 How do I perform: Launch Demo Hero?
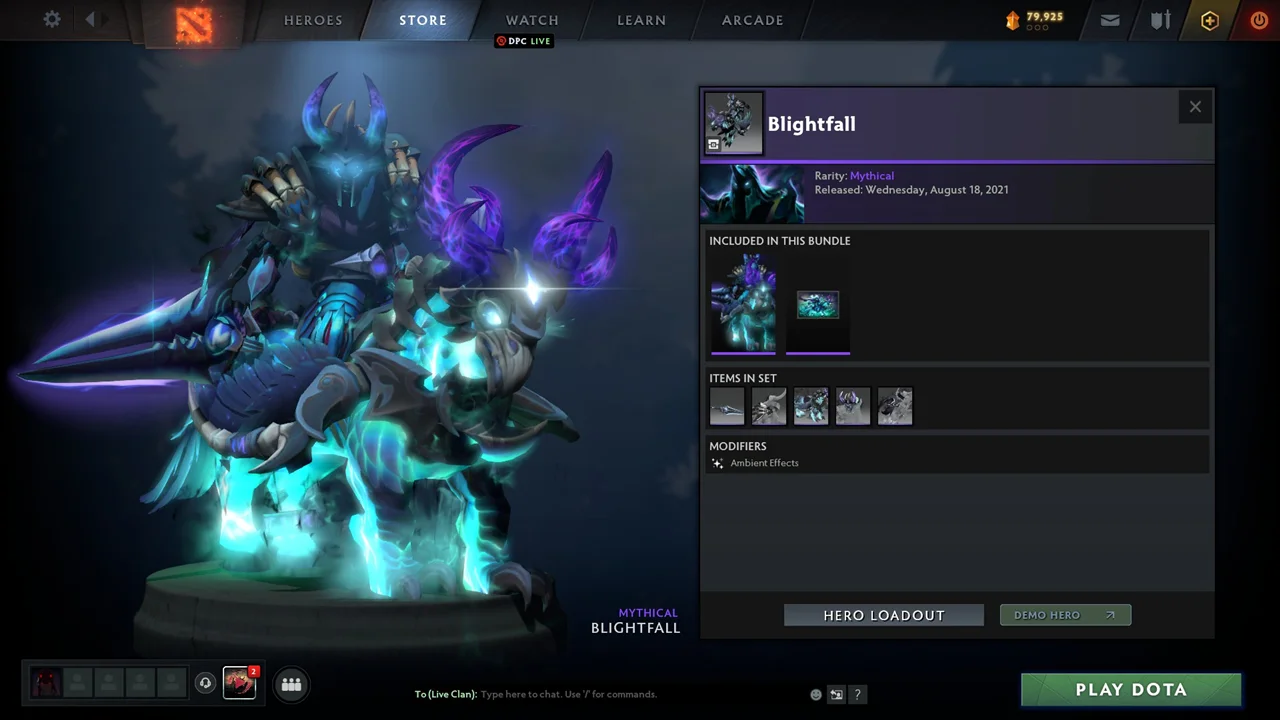[x=1065, y=615]
